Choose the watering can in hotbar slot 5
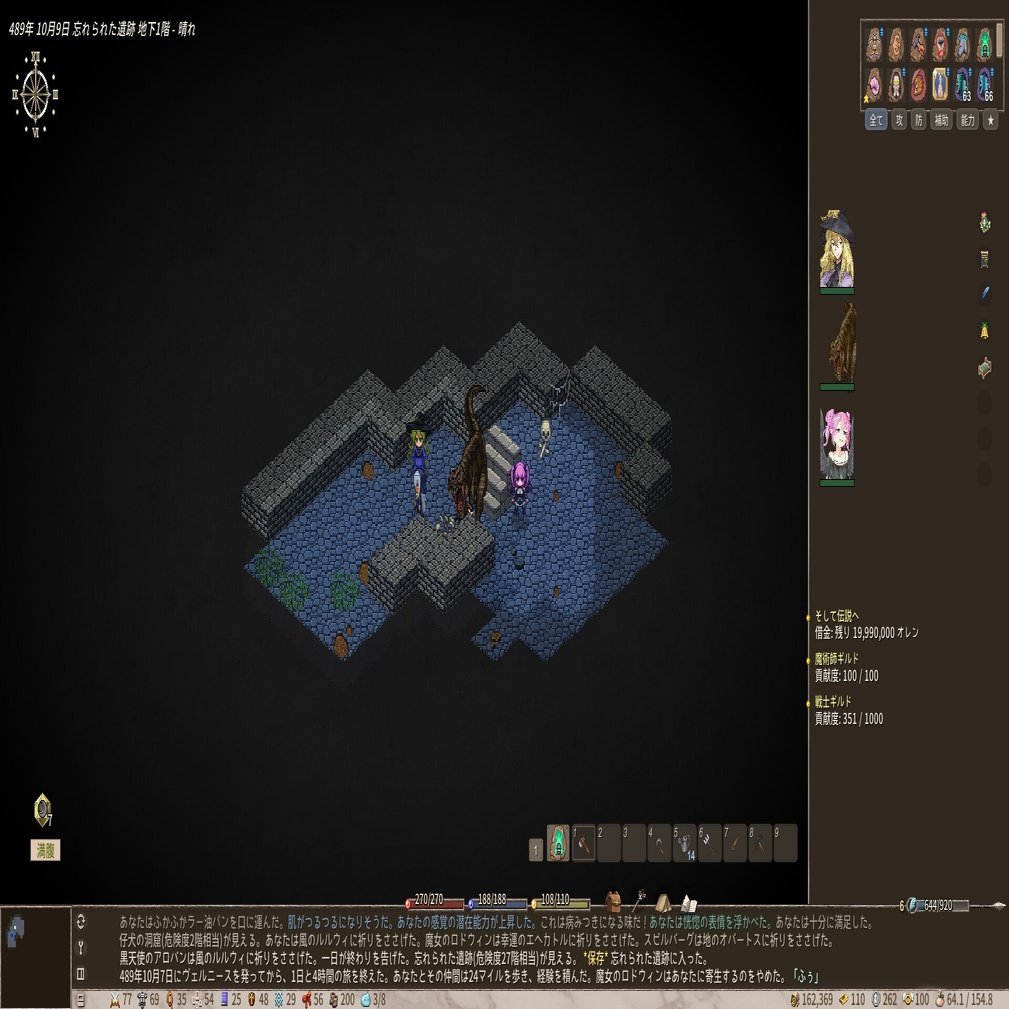Image resolution: width=1009 pixels, height=1009 pixels. pyautogui.click(x=684, y=843)
